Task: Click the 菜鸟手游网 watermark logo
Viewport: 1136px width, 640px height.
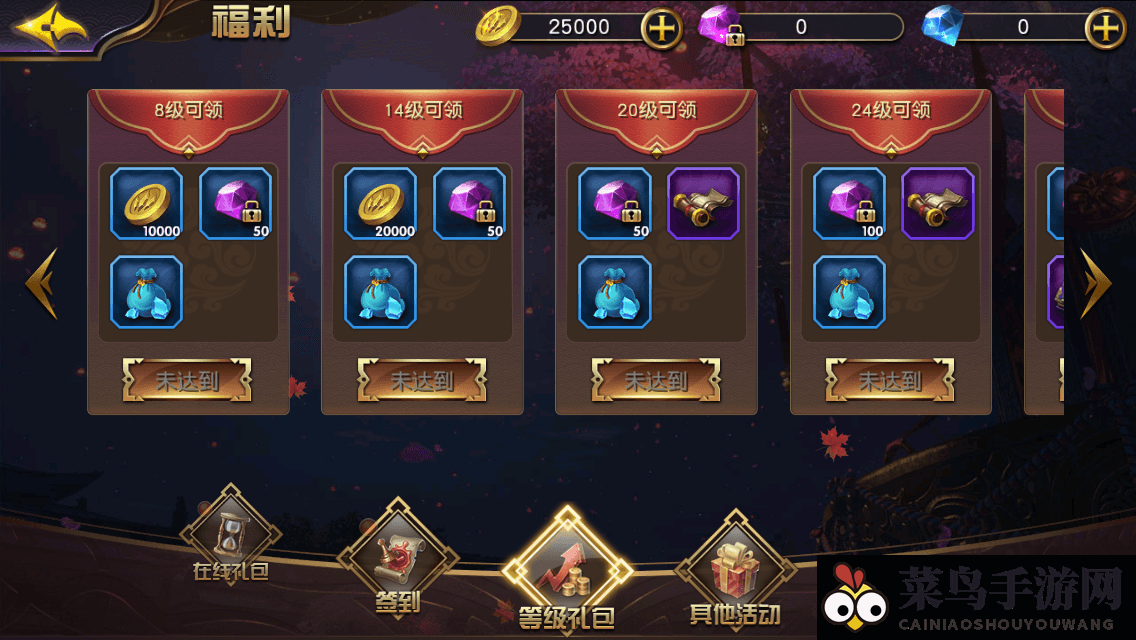Action: (x=976, y=599)
